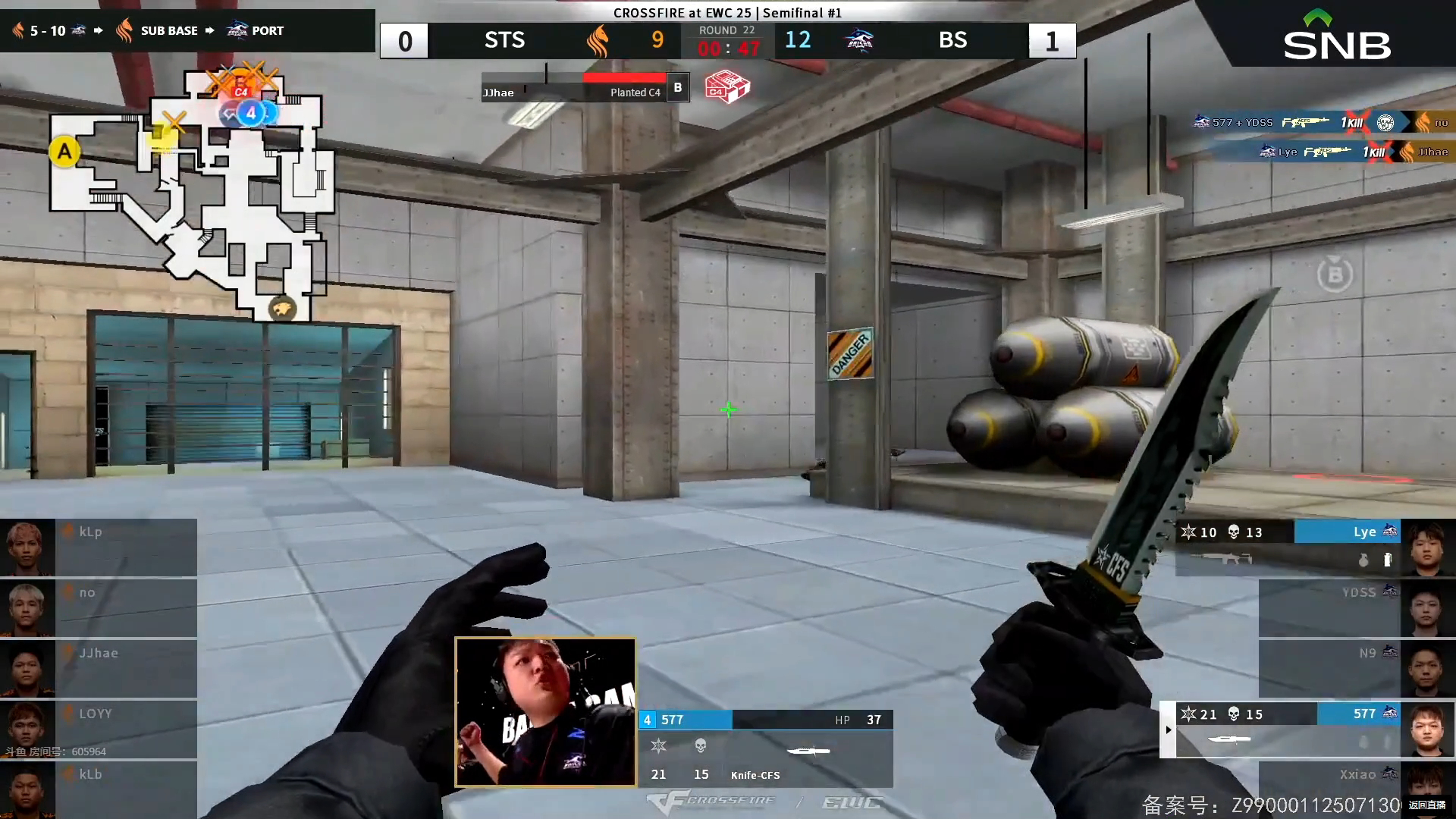1456x819 pixels.
Task: Pick player kLb from the list
Action: [99, 789]
